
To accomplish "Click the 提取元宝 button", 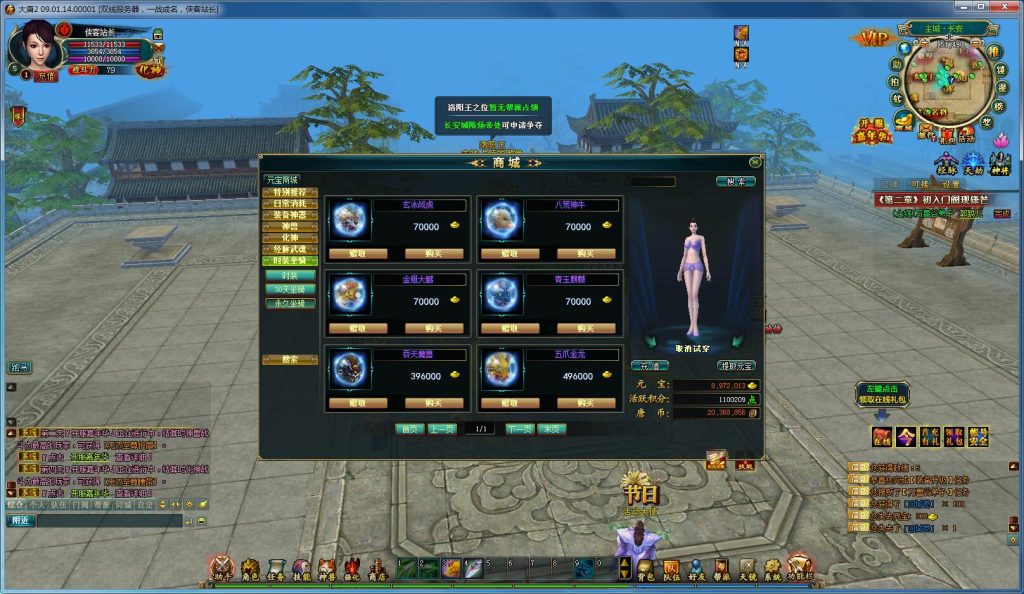I will (x=735, y=366).
